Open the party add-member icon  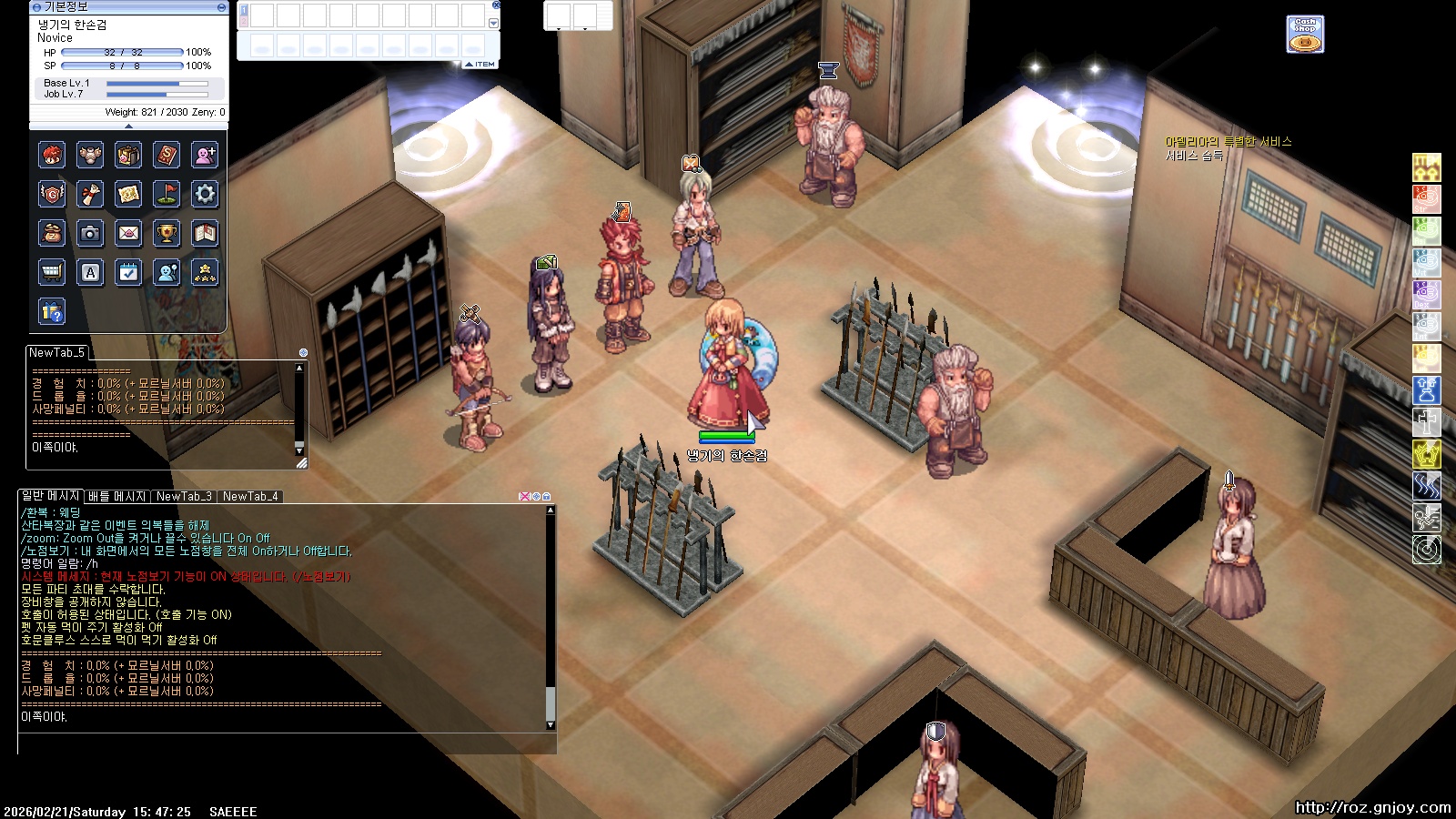click(205, 155)
